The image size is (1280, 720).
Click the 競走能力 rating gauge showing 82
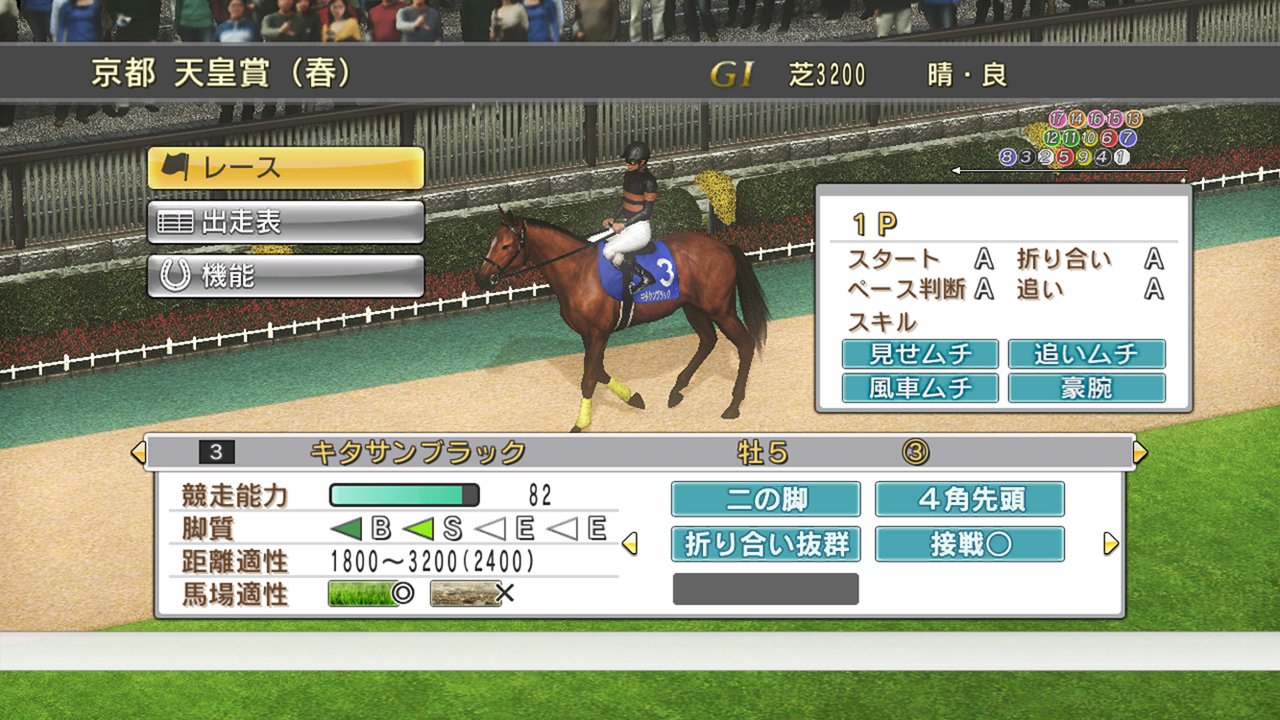click(403, 493)
